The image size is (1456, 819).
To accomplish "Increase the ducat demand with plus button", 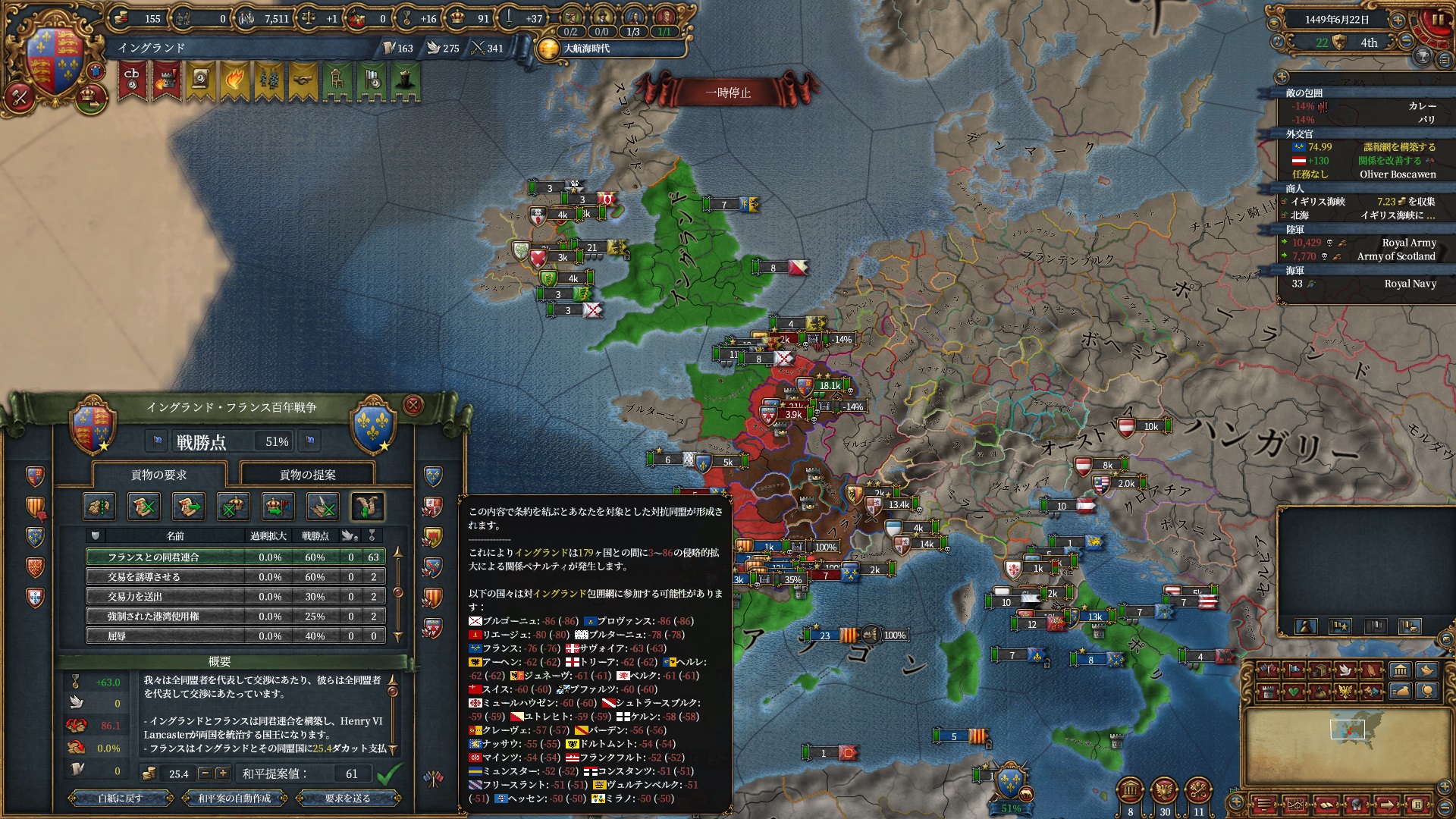I will (x=222, y=773).
